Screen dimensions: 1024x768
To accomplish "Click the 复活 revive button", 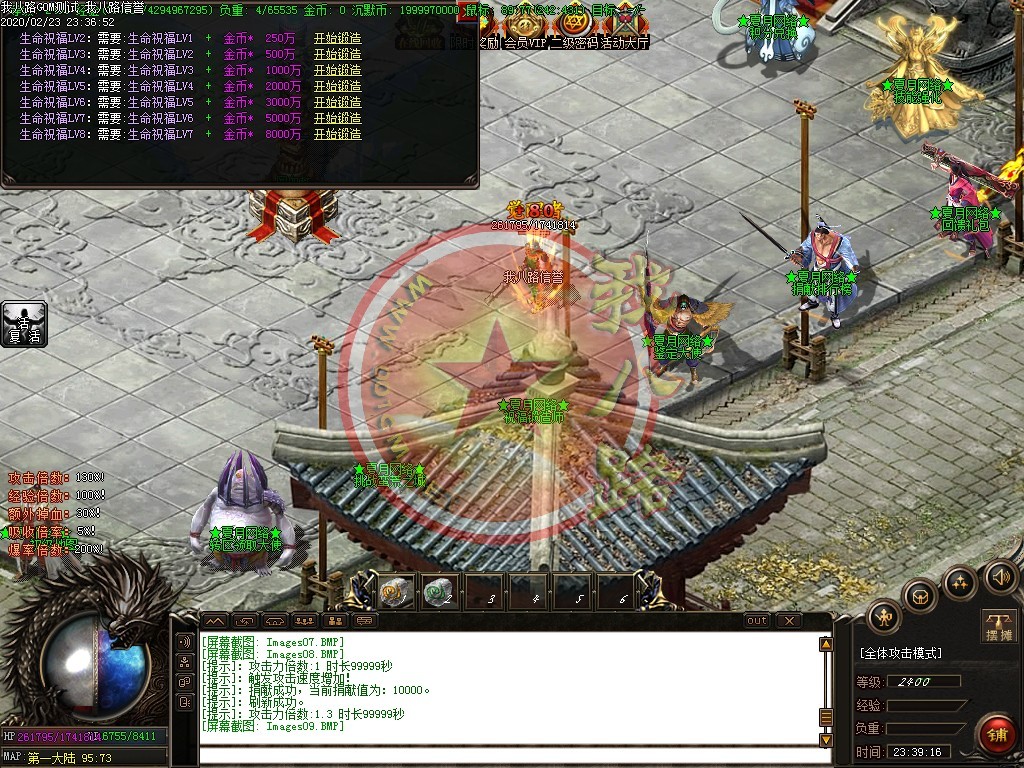I will pyautogui.click(x=23, y=324).
